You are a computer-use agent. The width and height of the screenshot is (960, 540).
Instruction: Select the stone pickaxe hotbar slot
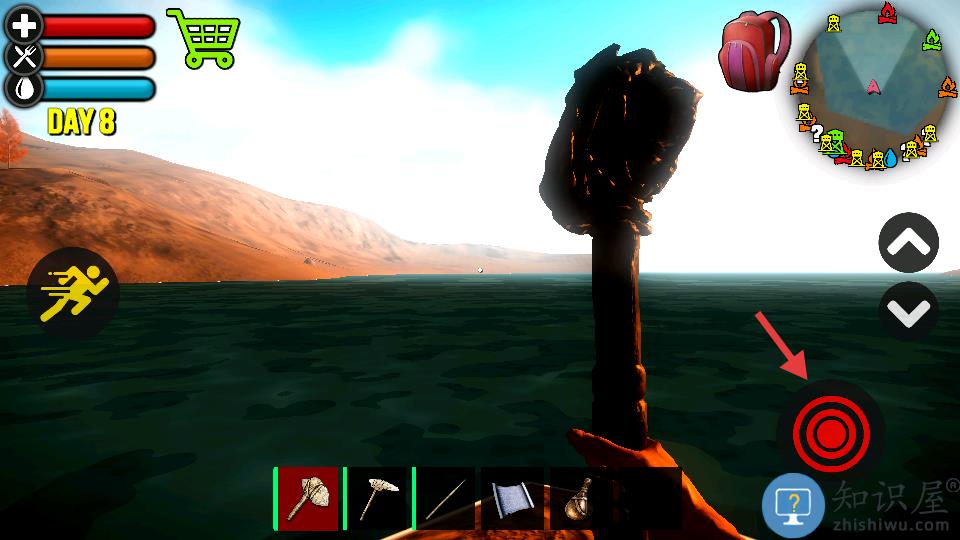(x=378, y=498)
